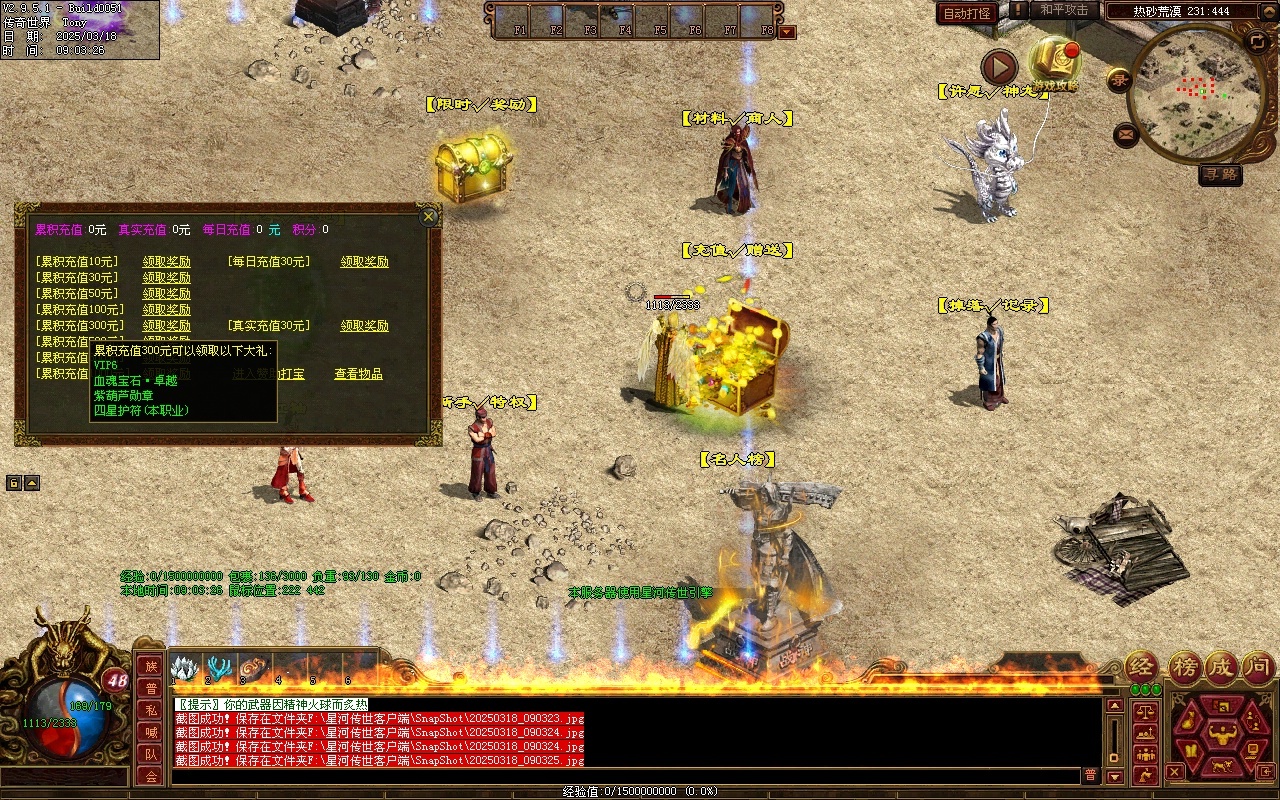This screenshot has width=1280, height=800.
Task: Close the recharge rewards panel
Action: pos(429,216)
